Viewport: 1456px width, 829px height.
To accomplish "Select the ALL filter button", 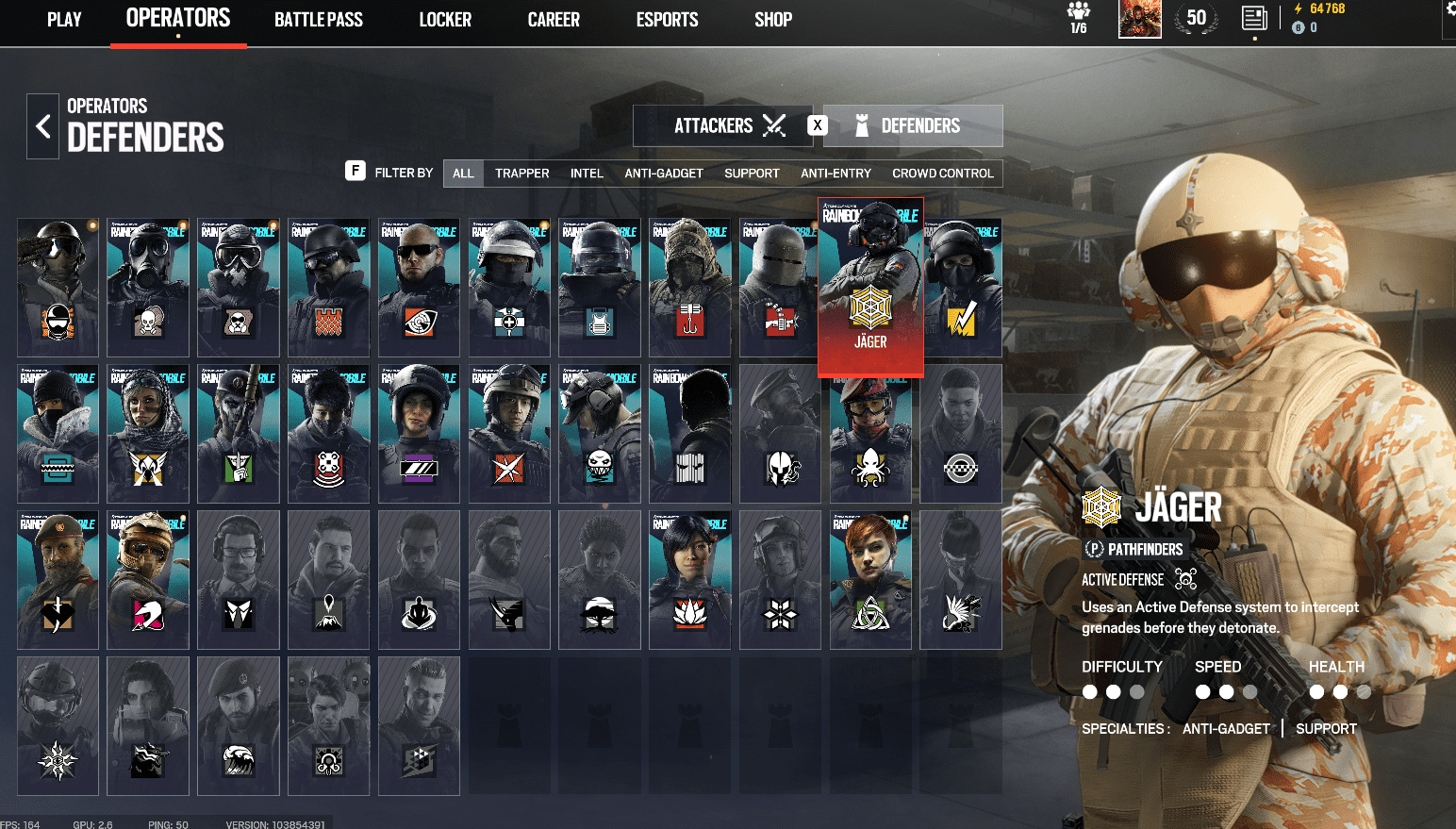I will tap(463, 173).
